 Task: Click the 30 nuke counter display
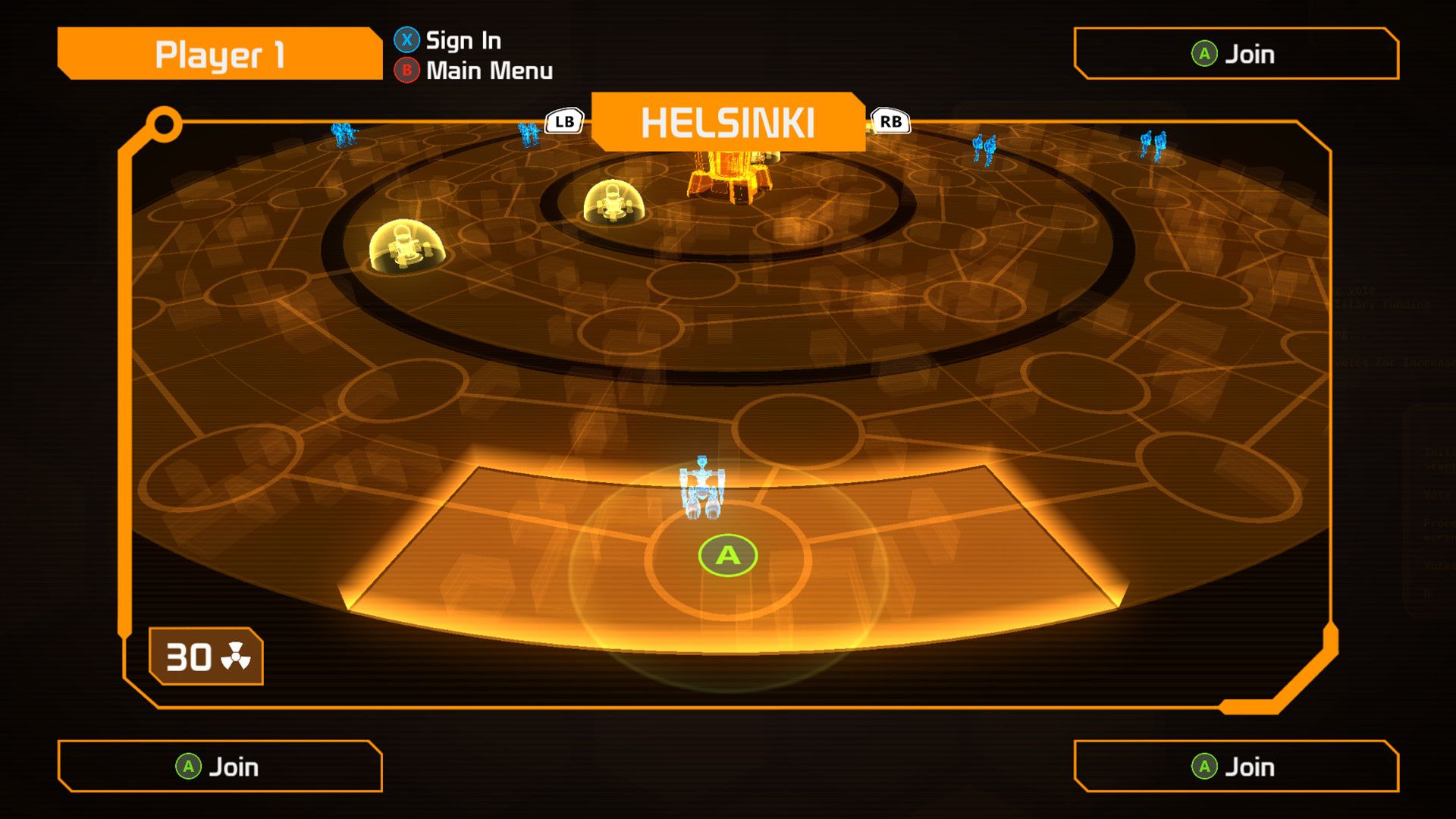click(205, 657)
